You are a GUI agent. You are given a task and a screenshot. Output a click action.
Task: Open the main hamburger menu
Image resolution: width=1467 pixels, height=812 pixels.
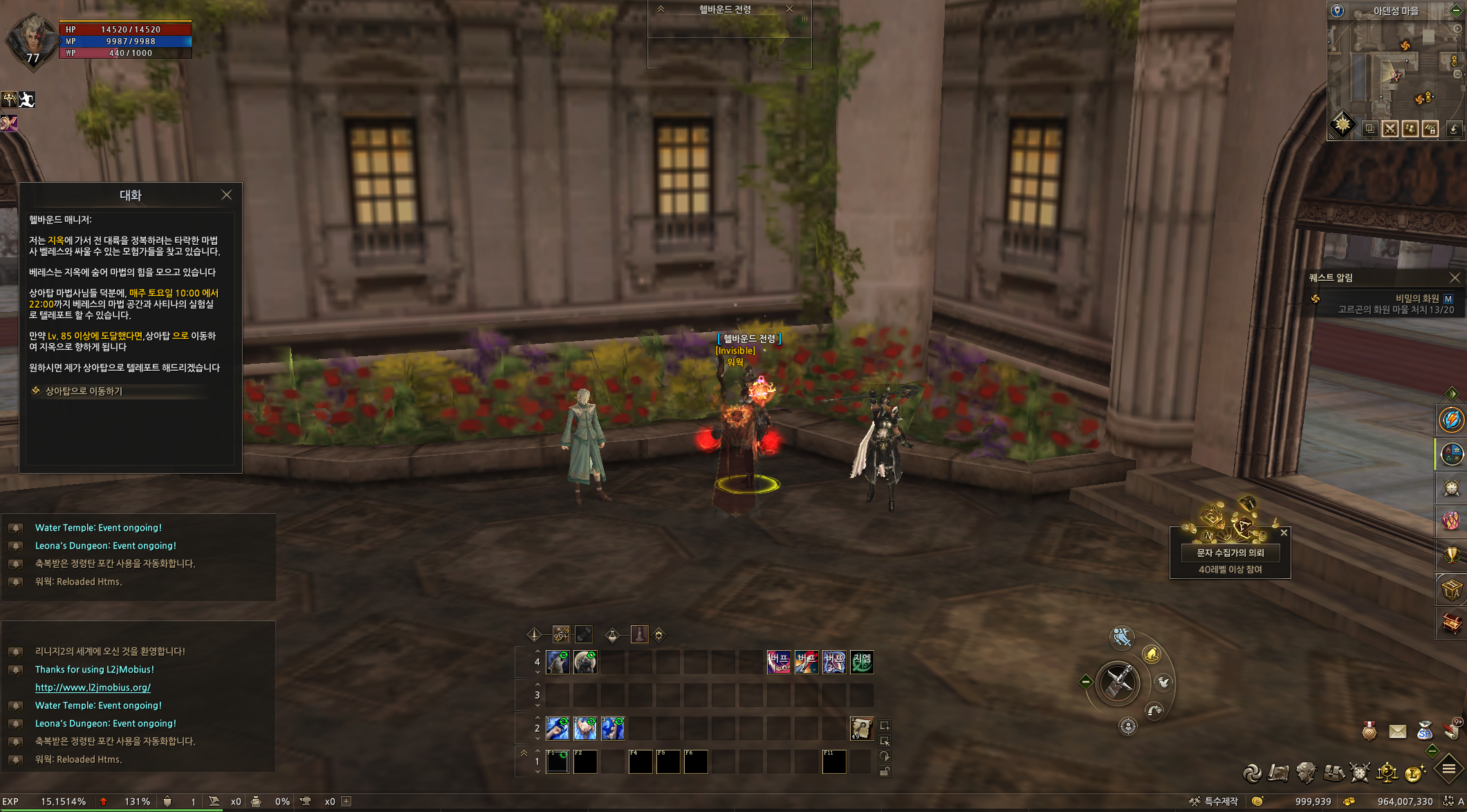(1448, 768)
